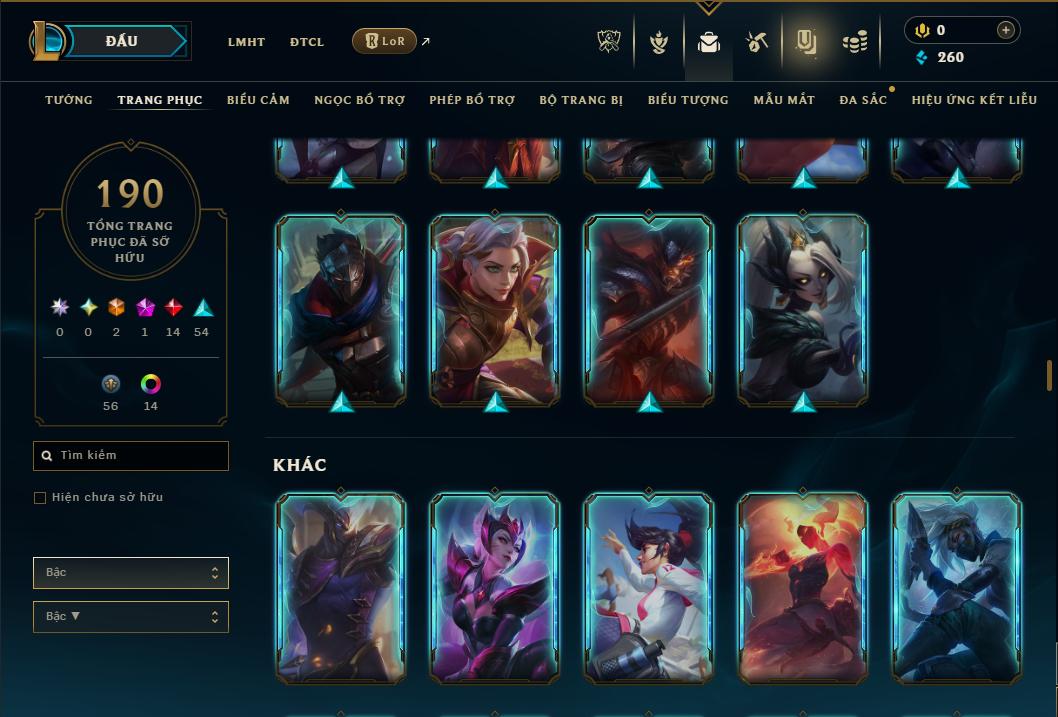Switch to the ĐA SẮC tab
Image resolution: width=1058 pixels, height=717 pixels.
click(863, 100)
